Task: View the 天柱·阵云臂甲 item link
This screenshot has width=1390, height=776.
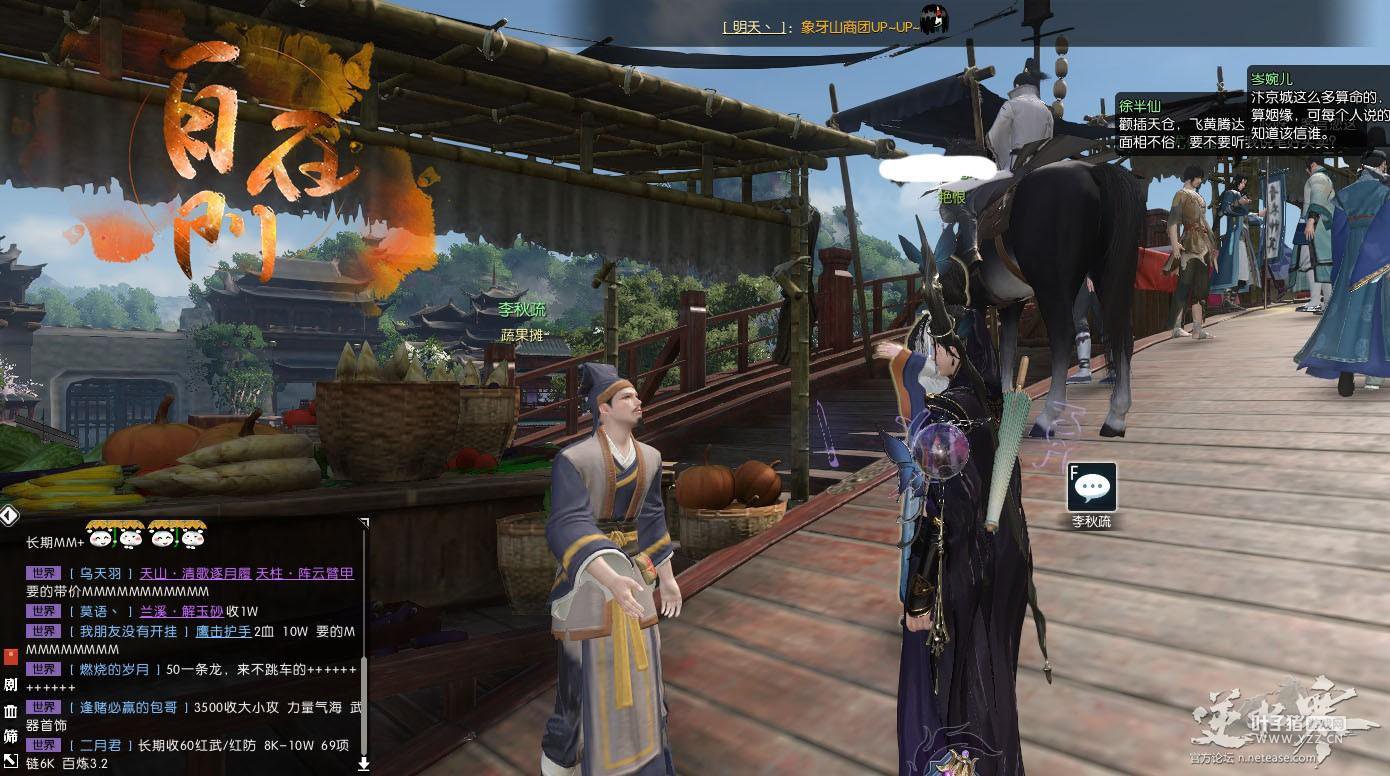Action: pos(305,574)
